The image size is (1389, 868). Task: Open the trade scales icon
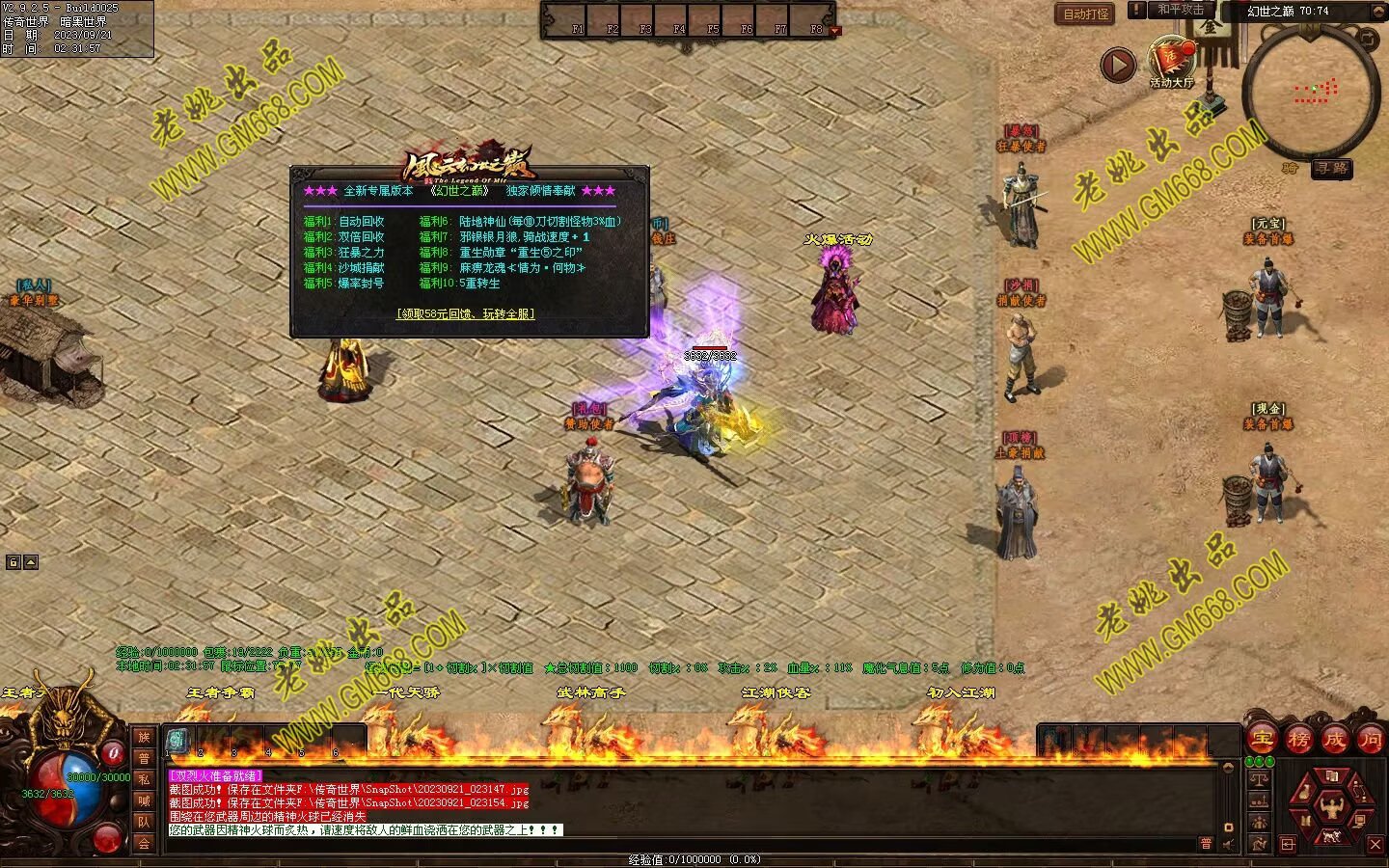[x=1259, y=778]
